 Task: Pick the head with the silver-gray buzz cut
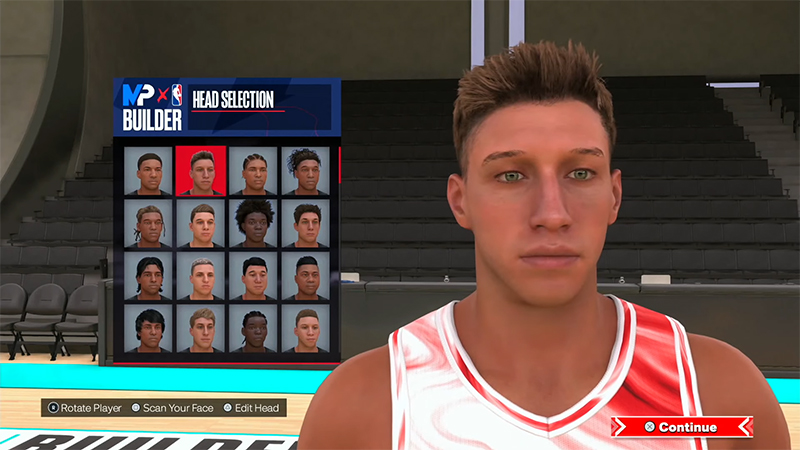[x=201, y=275]
